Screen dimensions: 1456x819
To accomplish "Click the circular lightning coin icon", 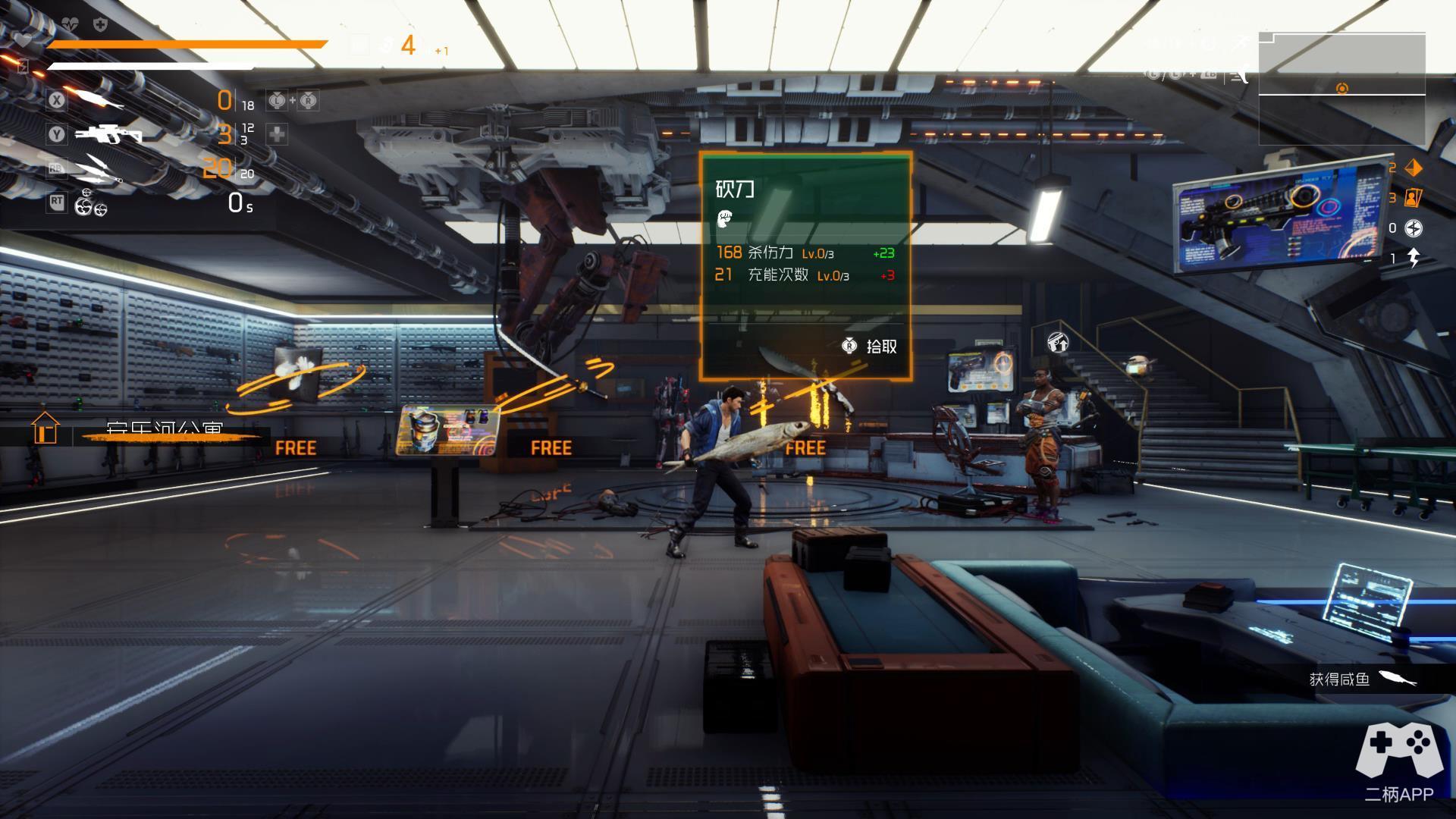I will tap(1414, 228).
